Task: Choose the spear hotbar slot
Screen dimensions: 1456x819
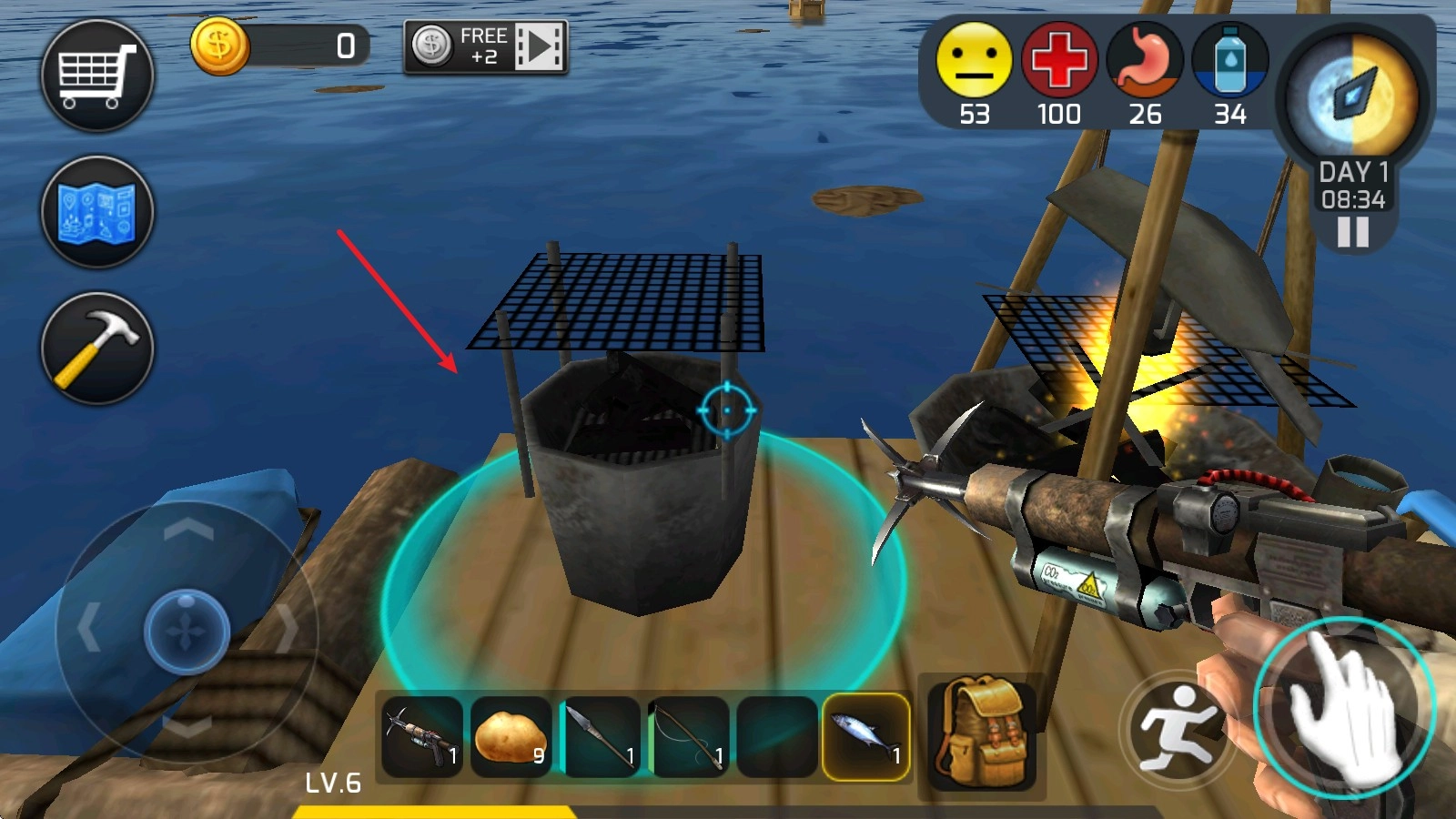Action: [600, 736]
